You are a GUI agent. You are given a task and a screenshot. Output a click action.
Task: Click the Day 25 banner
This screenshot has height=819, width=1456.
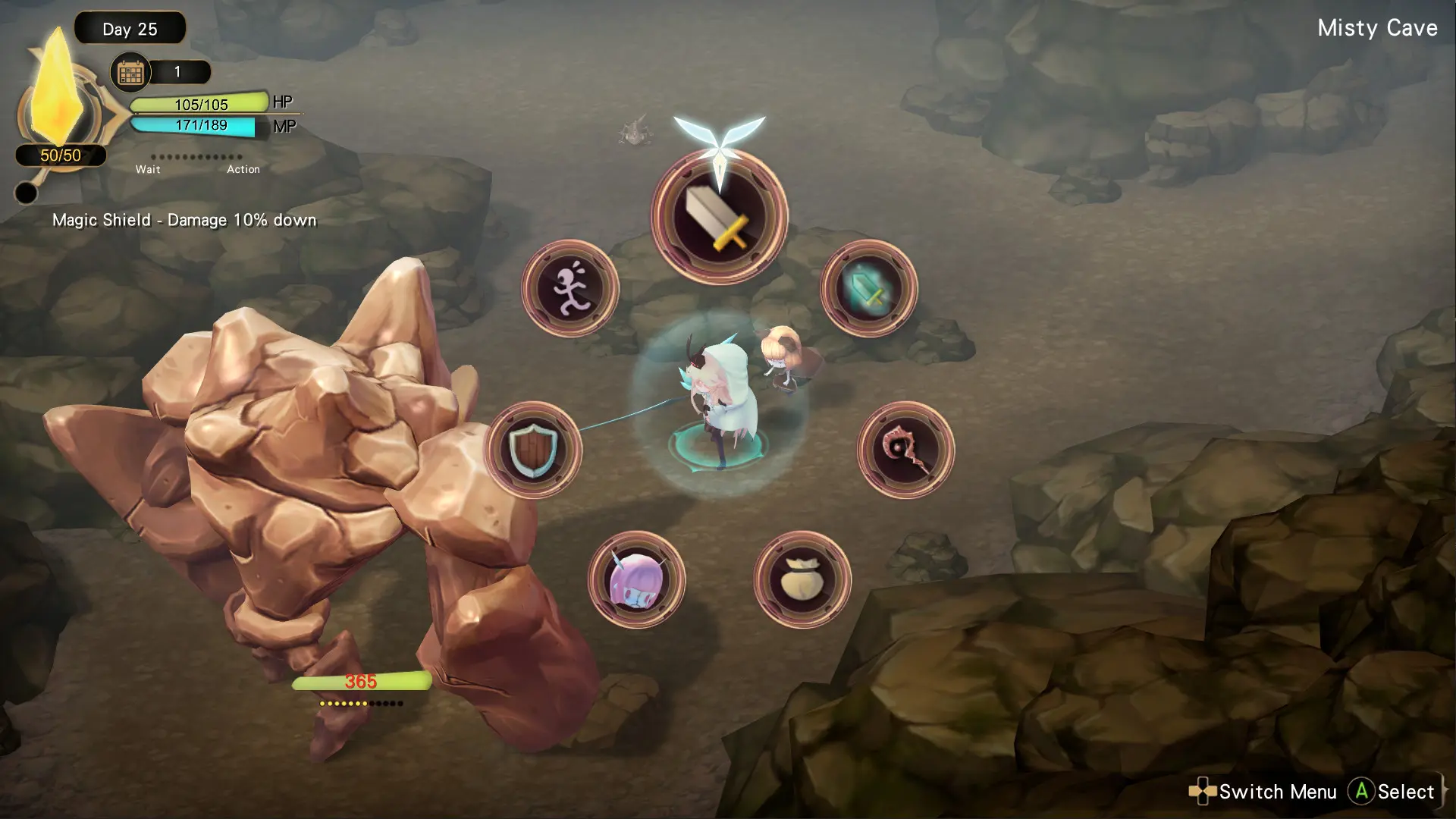pos(130,29)
